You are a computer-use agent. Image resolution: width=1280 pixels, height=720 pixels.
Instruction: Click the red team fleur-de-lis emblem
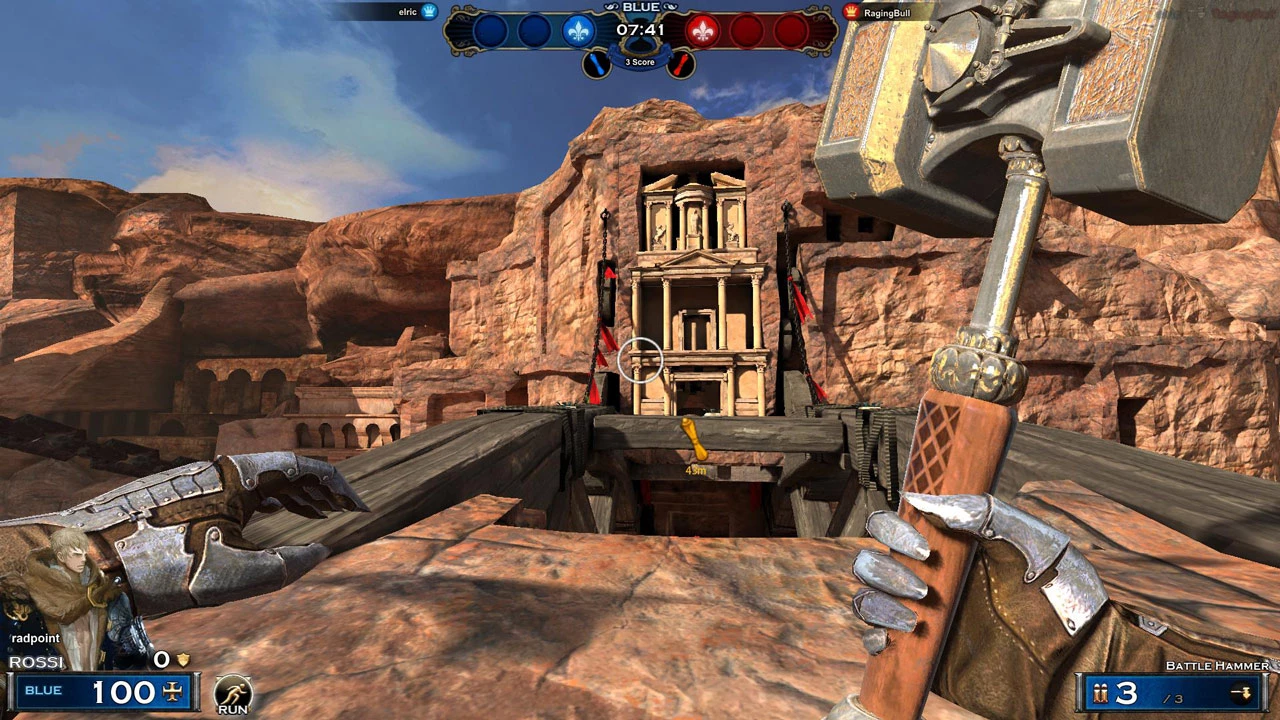(702, 31)
